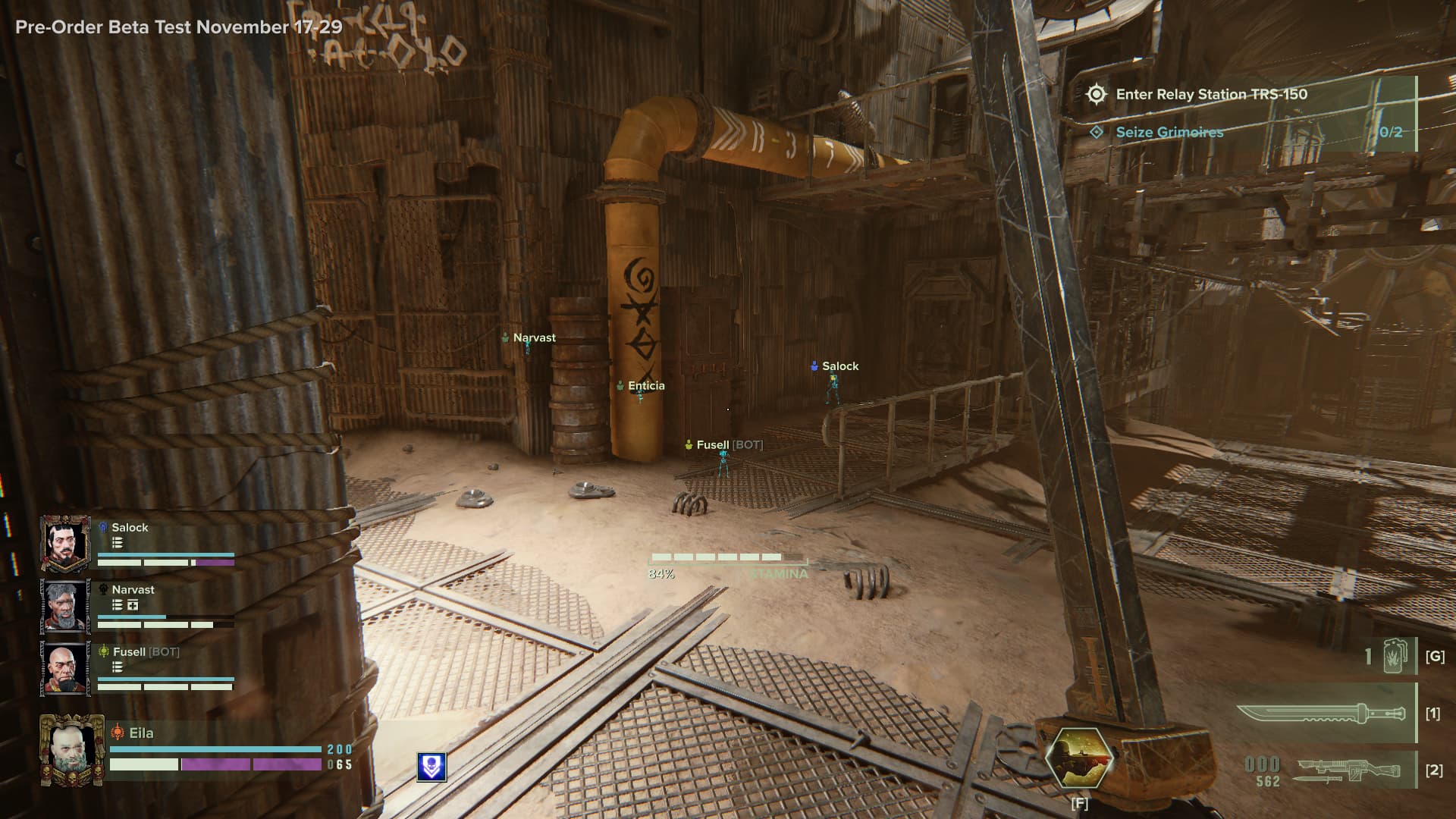Open the Enter Relay Station TRS-150 objective
Viewport: 1456px width, 819px height.
[1211, 95]
